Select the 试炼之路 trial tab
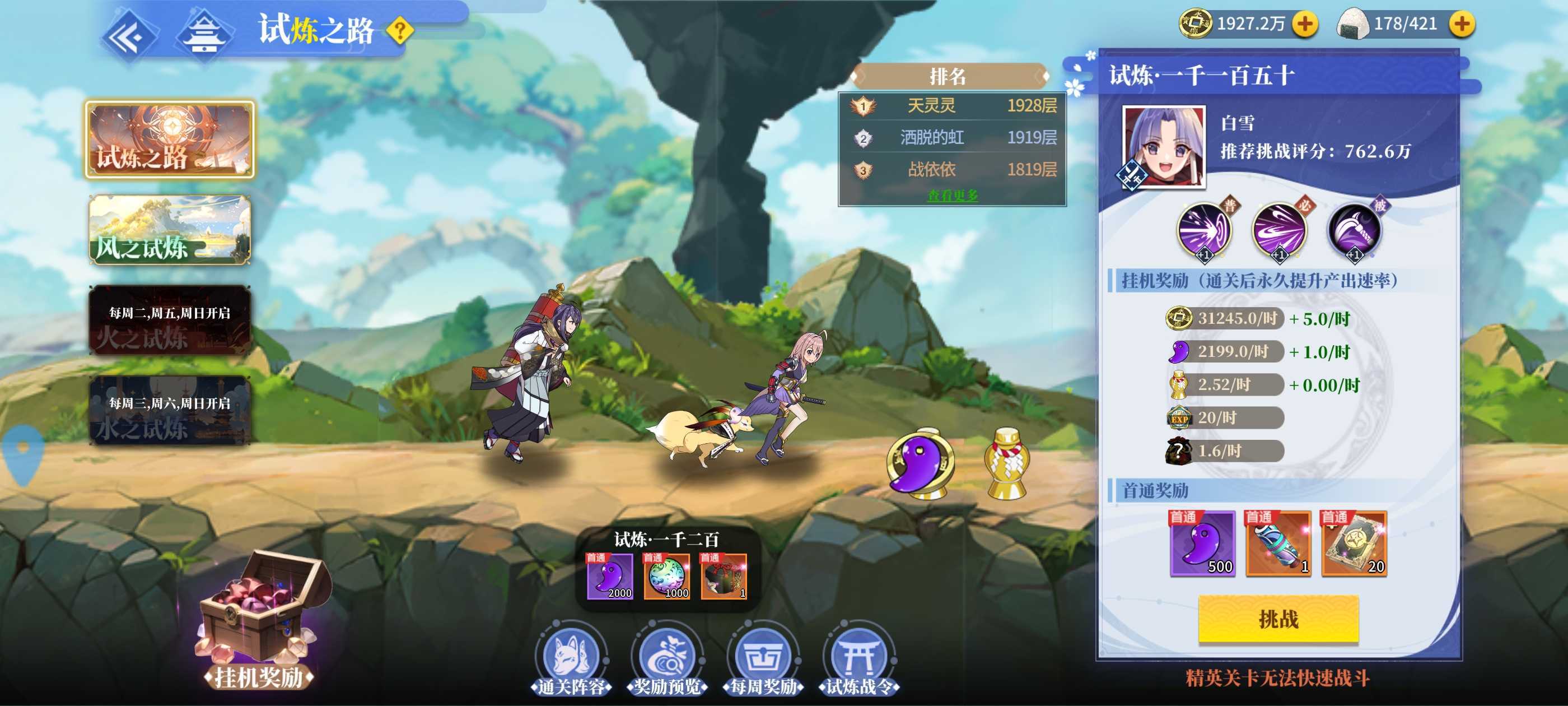The height and width of the screenshot is (706, 1568). 170,140
